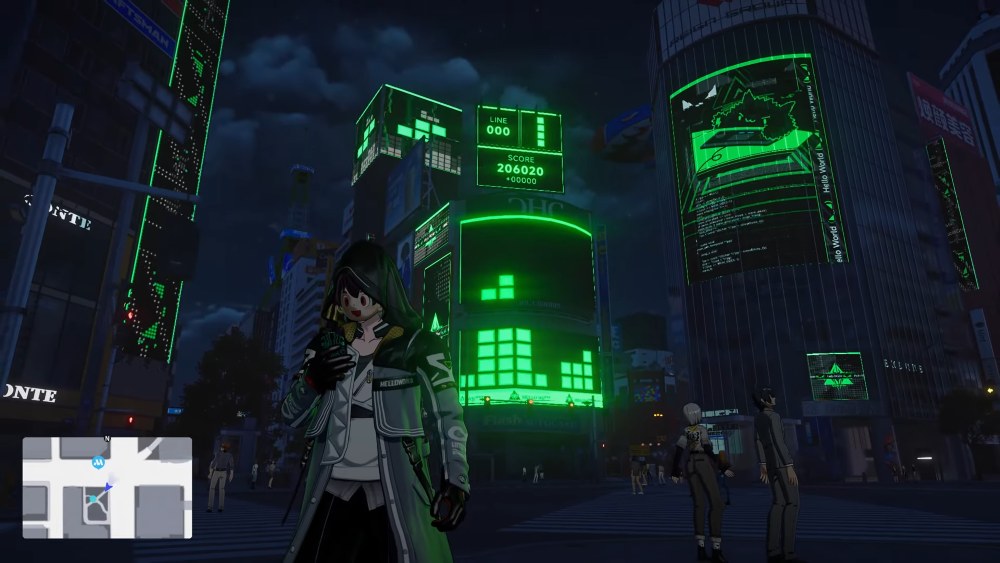Select the blue M metro marker on minimap
This screenshot has height=563, width=1000.
coord(98,462)
